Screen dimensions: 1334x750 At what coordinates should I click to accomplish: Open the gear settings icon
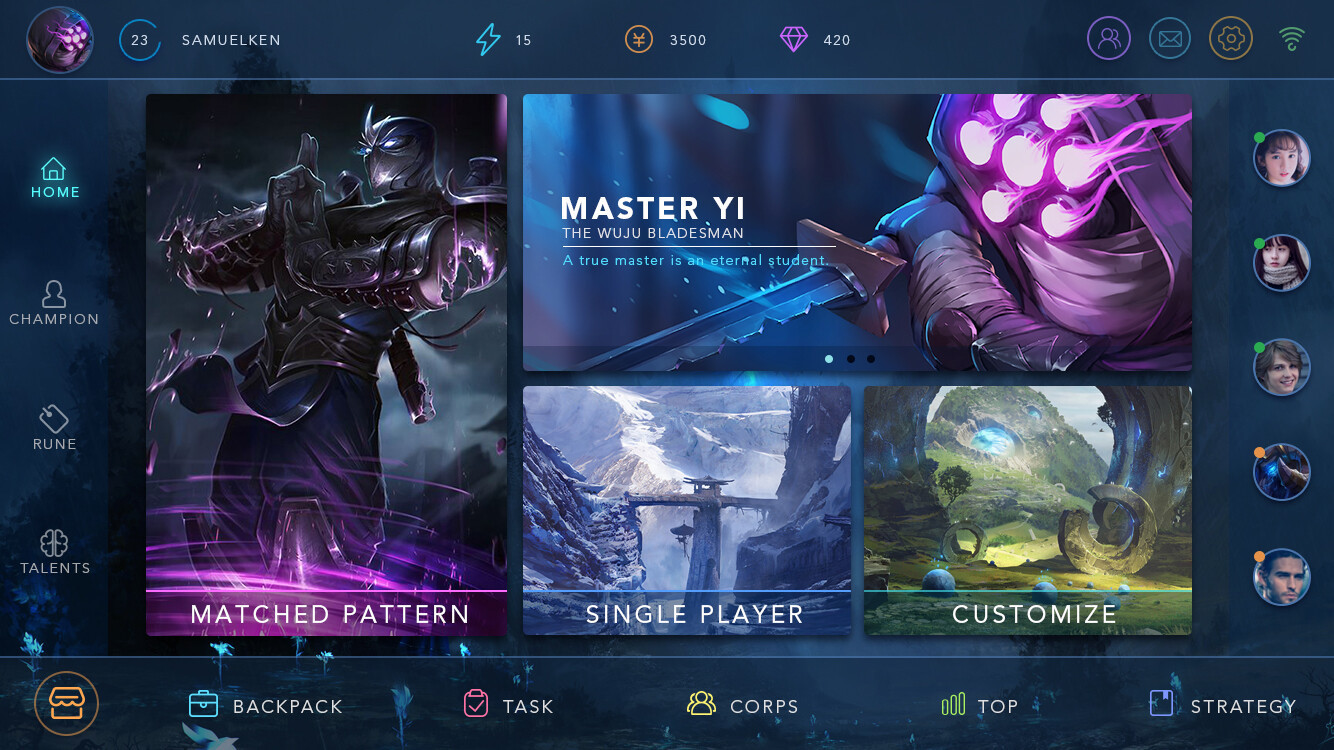point(1231,40)
